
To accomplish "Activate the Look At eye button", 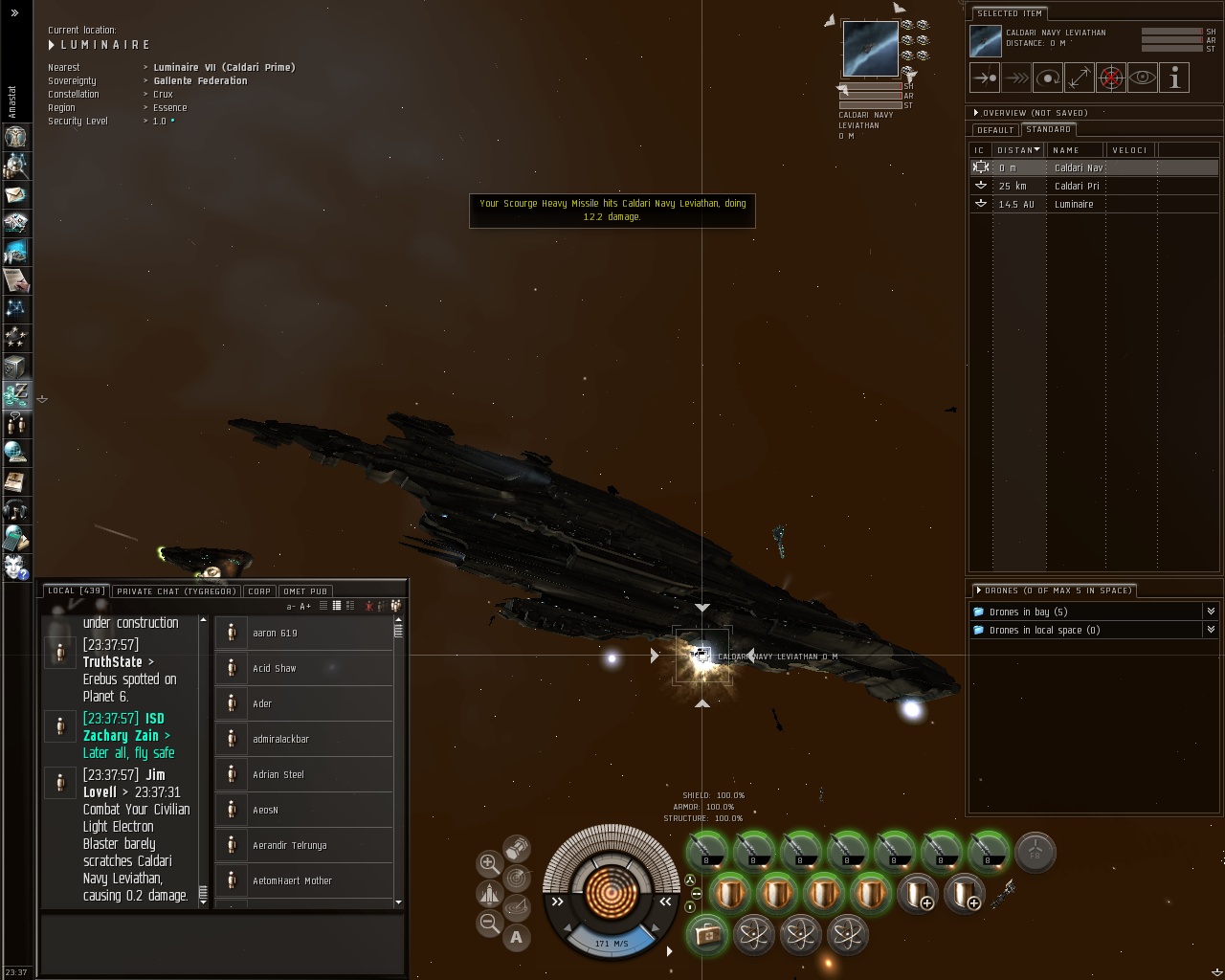I will click(x=1142, y=78).
